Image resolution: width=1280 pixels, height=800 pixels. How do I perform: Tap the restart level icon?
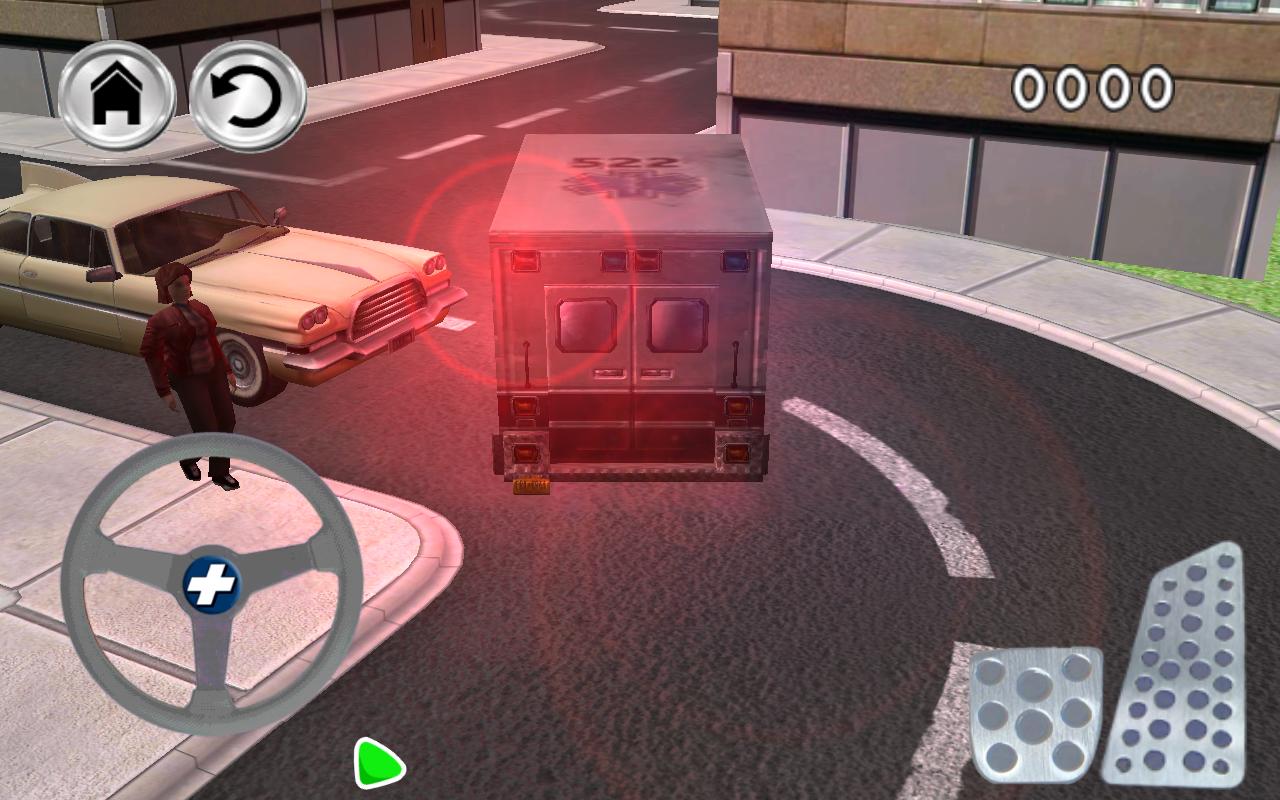coord(251,95)
